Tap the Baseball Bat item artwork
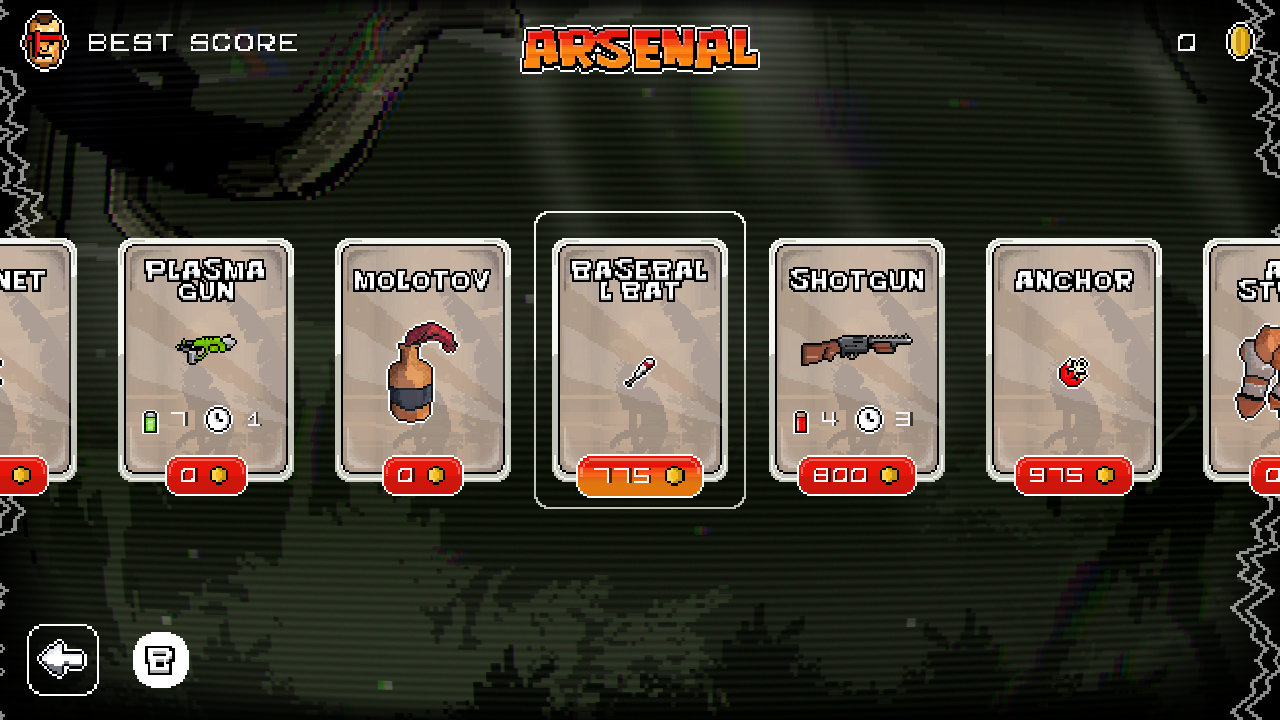1280x720 pixels. (x=640, y=370)
